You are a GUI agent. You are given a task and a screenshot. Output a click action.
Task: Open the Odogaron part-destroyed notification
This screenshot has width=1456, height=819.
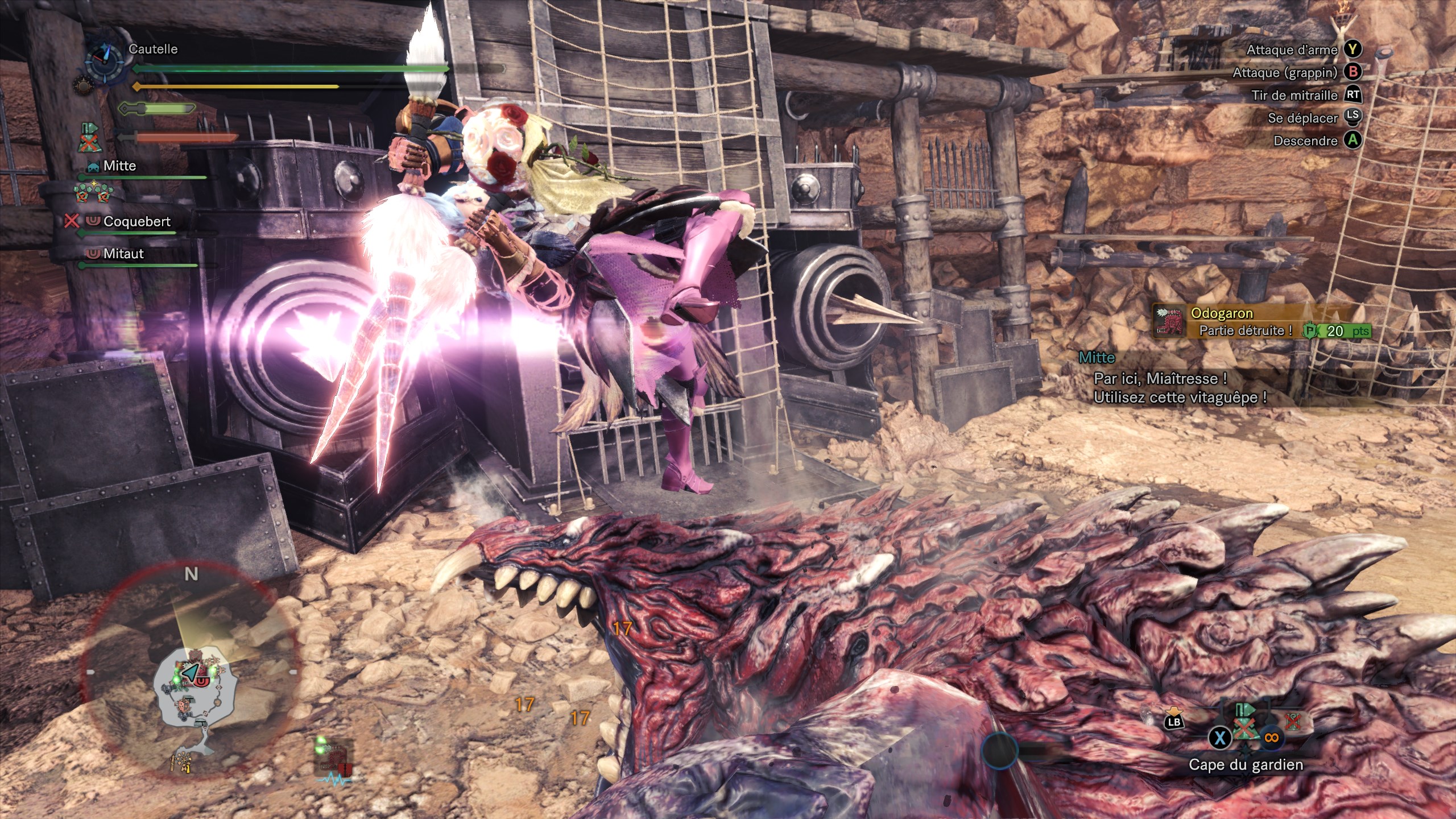tap(1260, 322)
